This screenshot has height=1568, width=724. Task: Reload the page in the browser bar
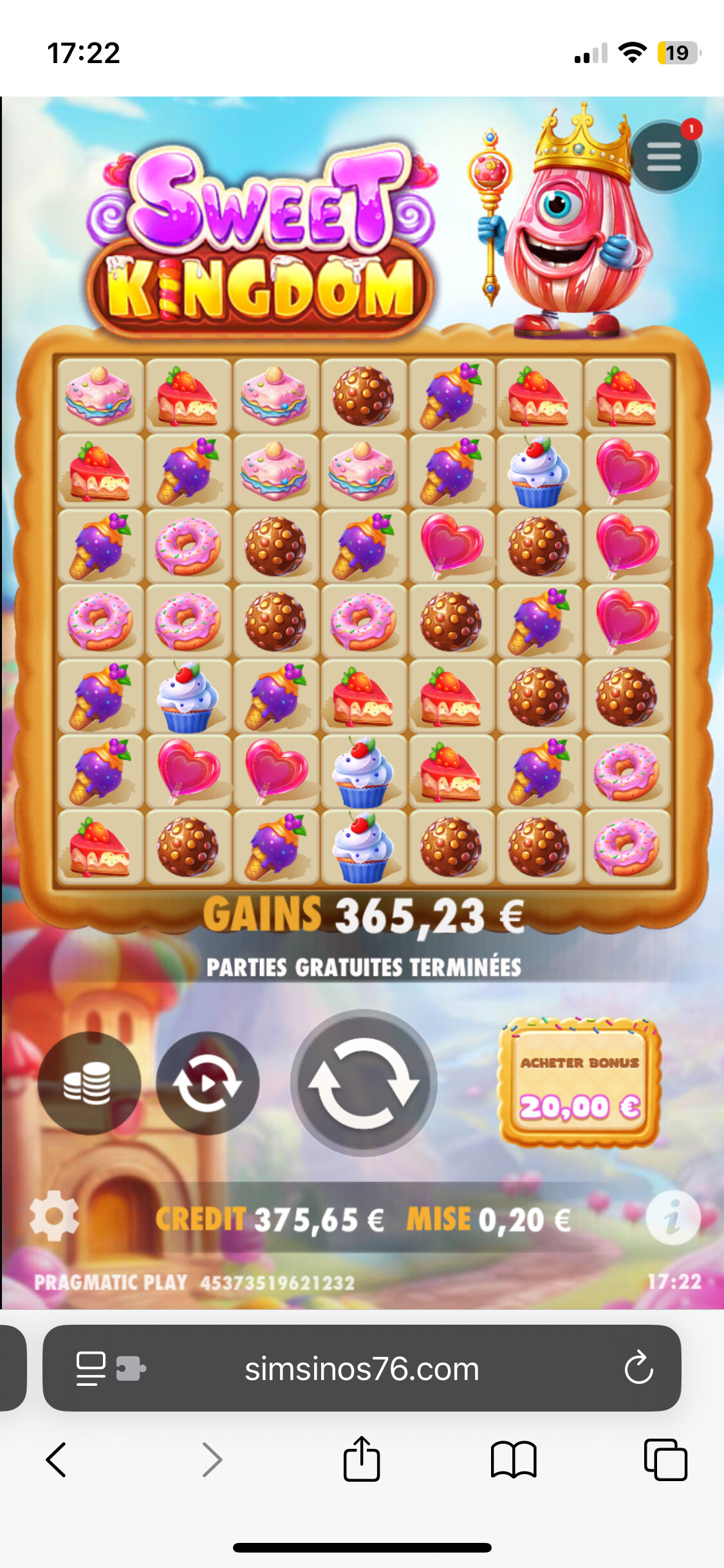[x=638, y=1368]
